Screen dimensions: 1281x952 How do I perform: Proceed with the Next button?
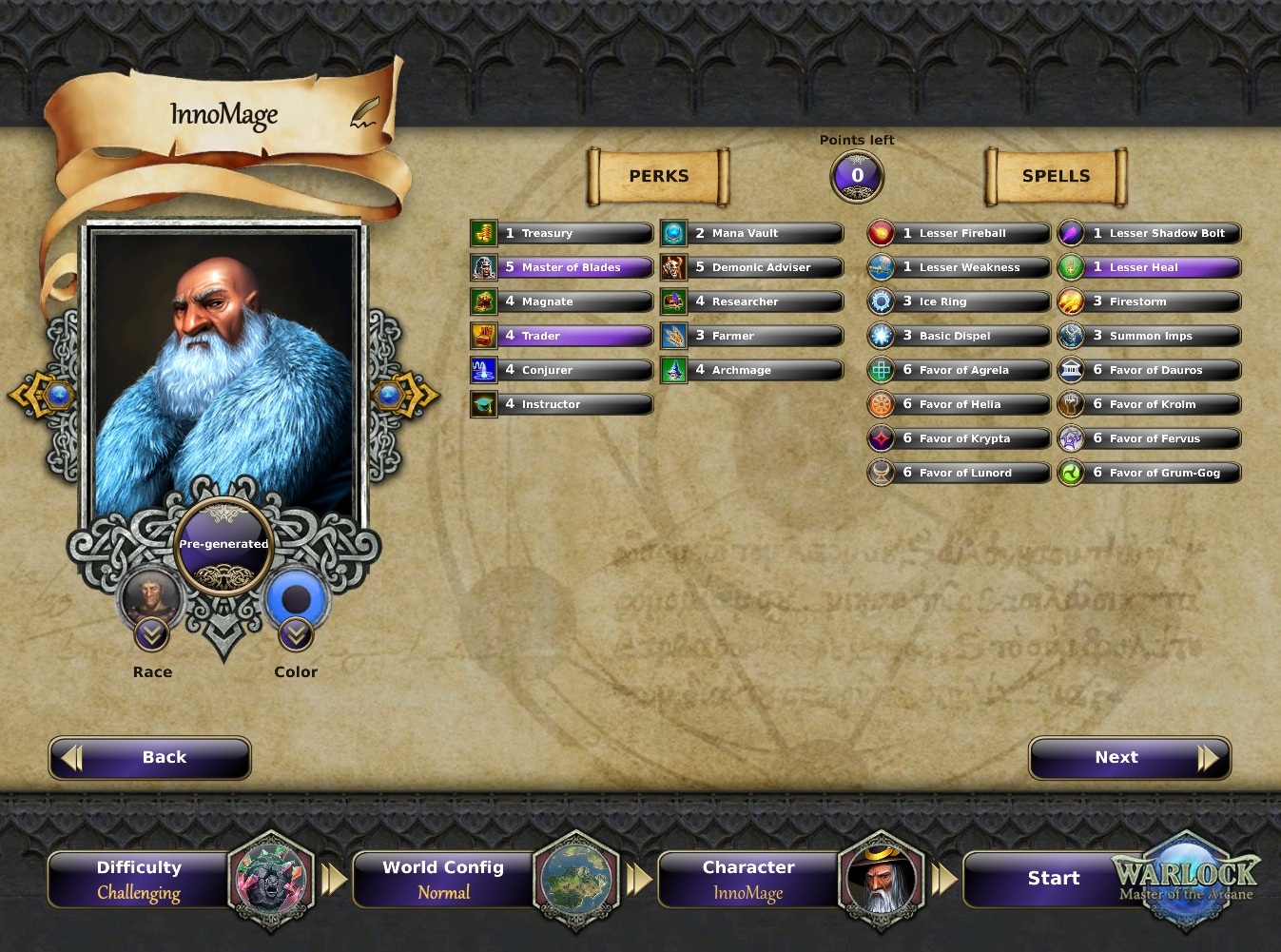tap(1130, 758)
